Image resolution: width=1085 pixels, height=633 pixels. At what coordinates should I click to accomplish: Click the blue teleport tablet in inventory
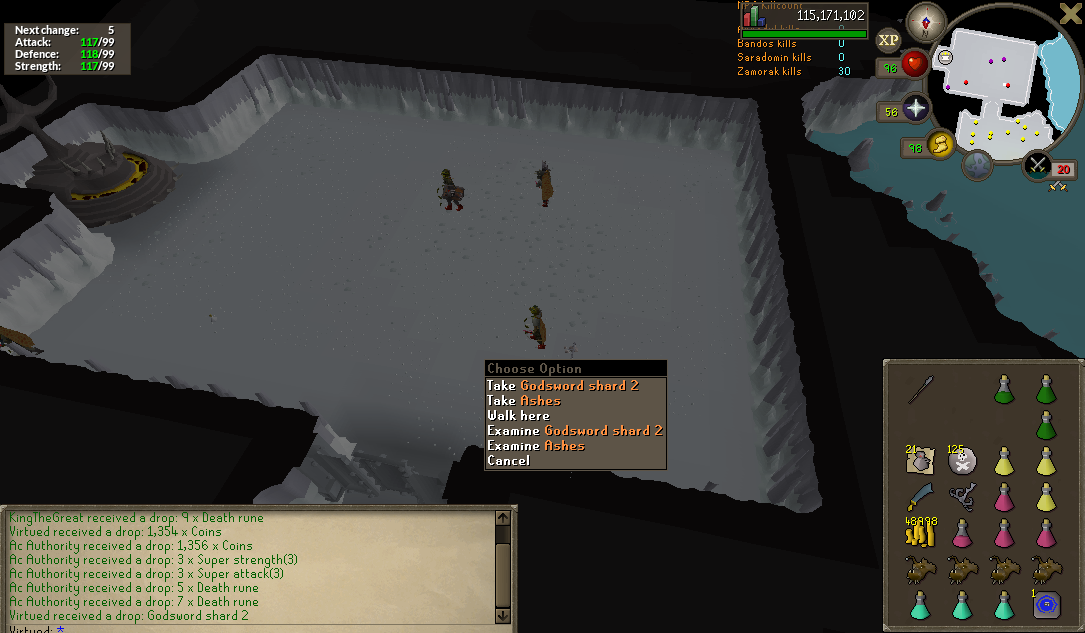point(1047,604)
